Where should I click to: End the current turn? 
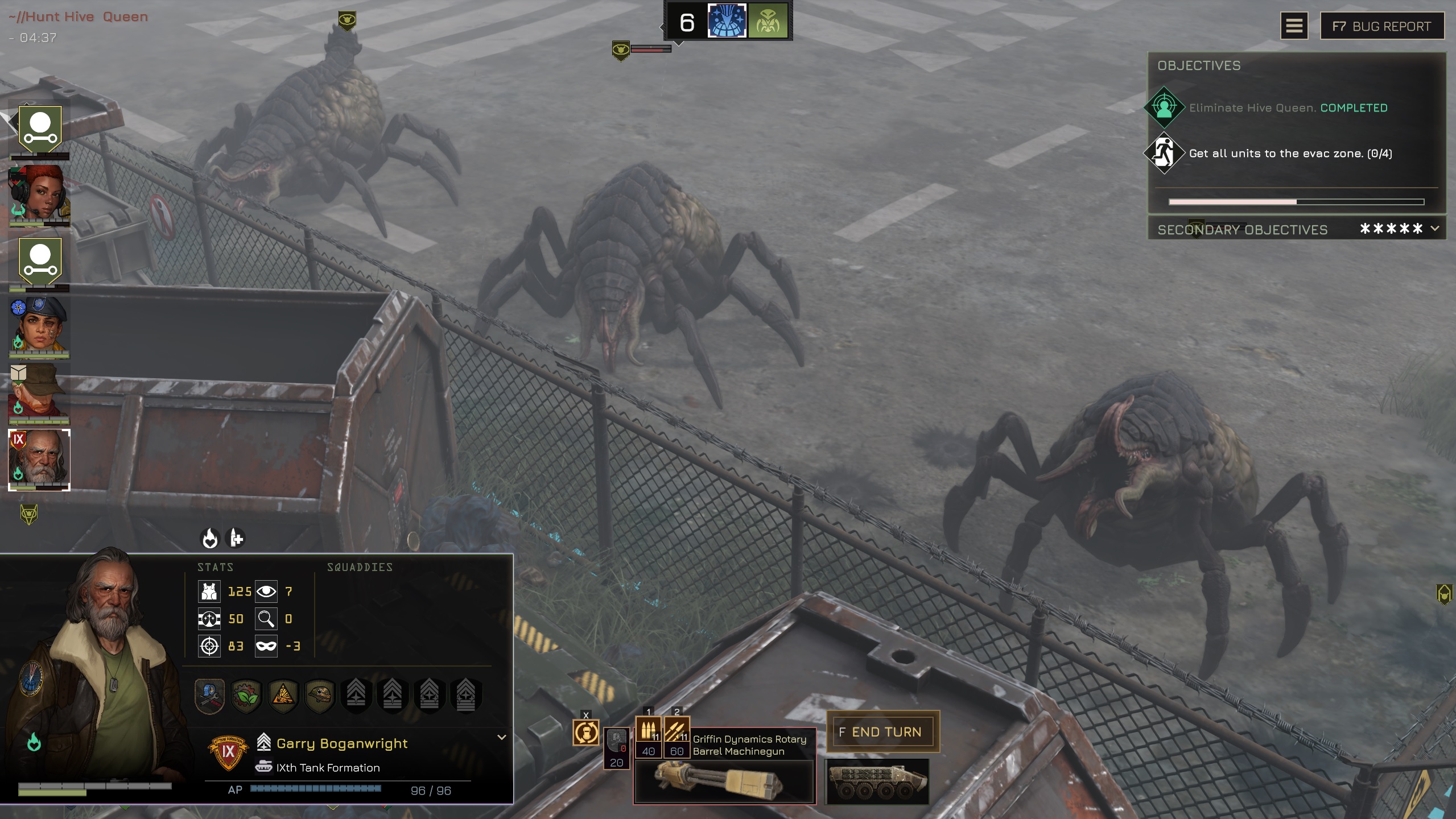click(882, 732)
